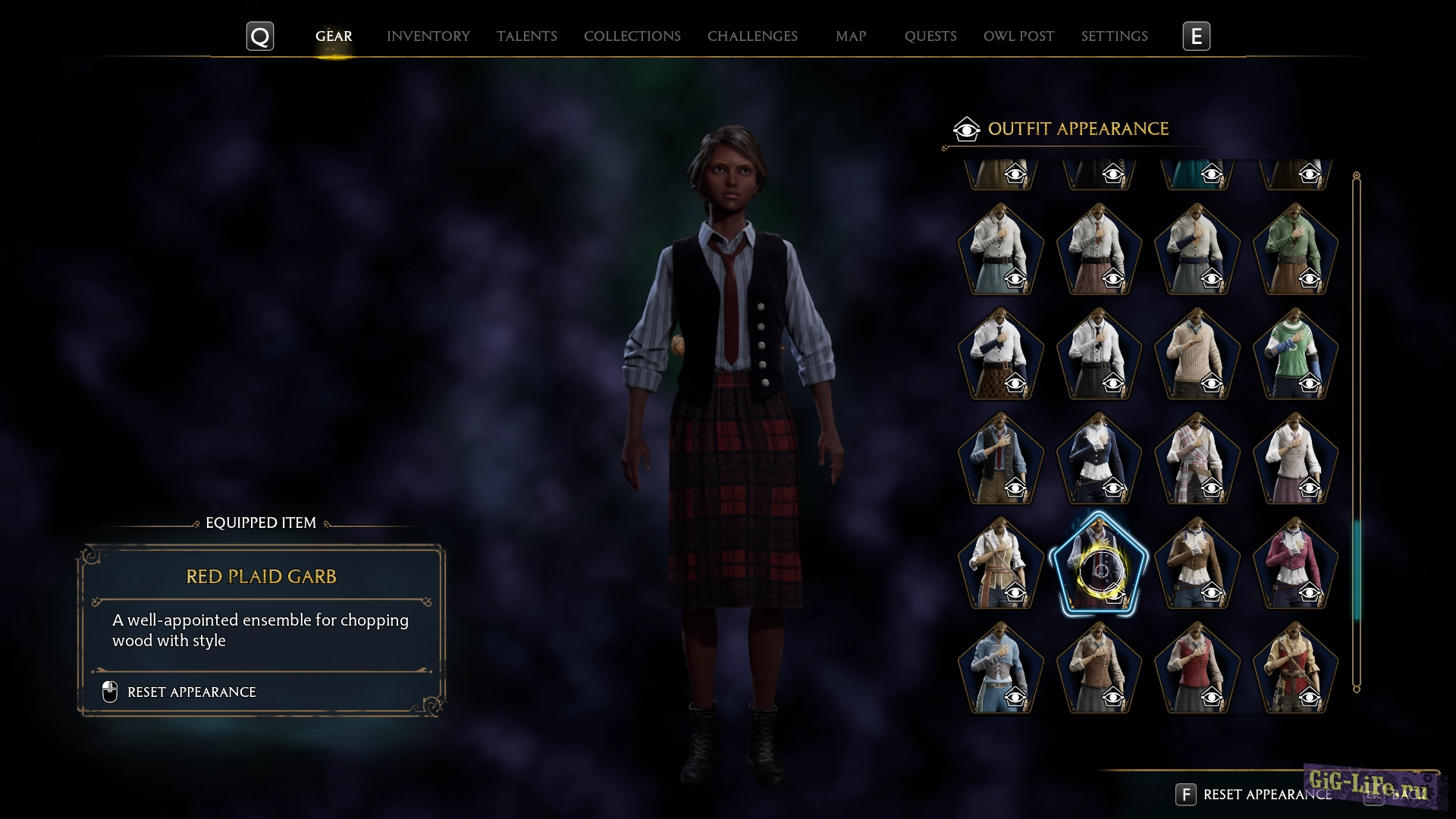Viewport: 1456px width, 819px height.
Task: Click Reset Appearance in the equipped item panel
Action: 191,692
